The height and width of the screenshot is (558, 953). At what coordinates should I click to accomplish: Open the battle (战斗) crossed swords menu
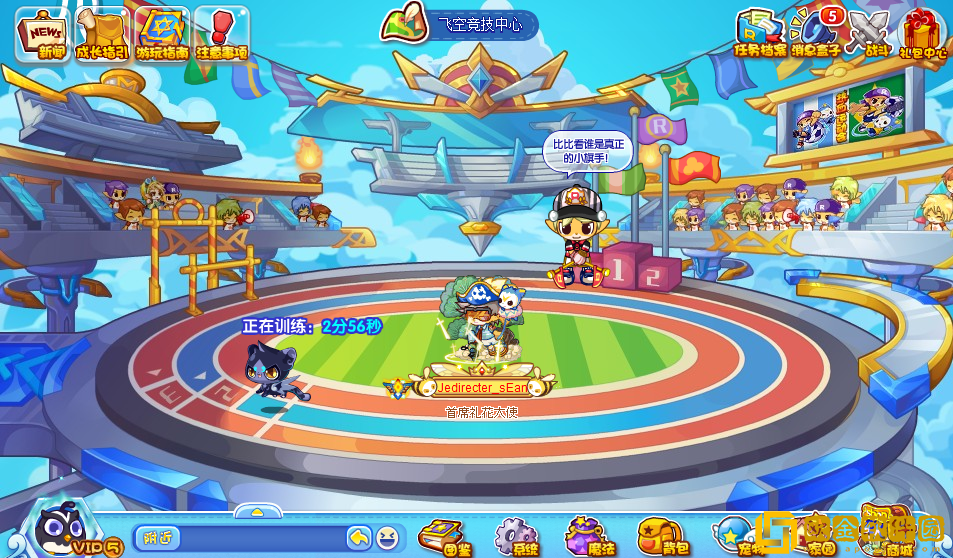tap(868, 32)
